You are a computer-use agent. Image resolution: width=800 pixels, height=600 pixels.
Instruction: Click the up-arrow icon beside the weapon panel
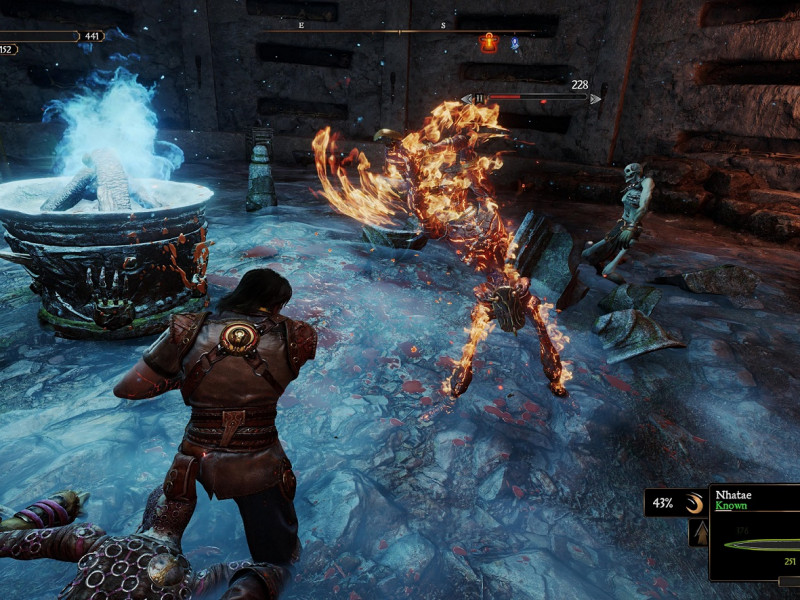coord(698,534)
